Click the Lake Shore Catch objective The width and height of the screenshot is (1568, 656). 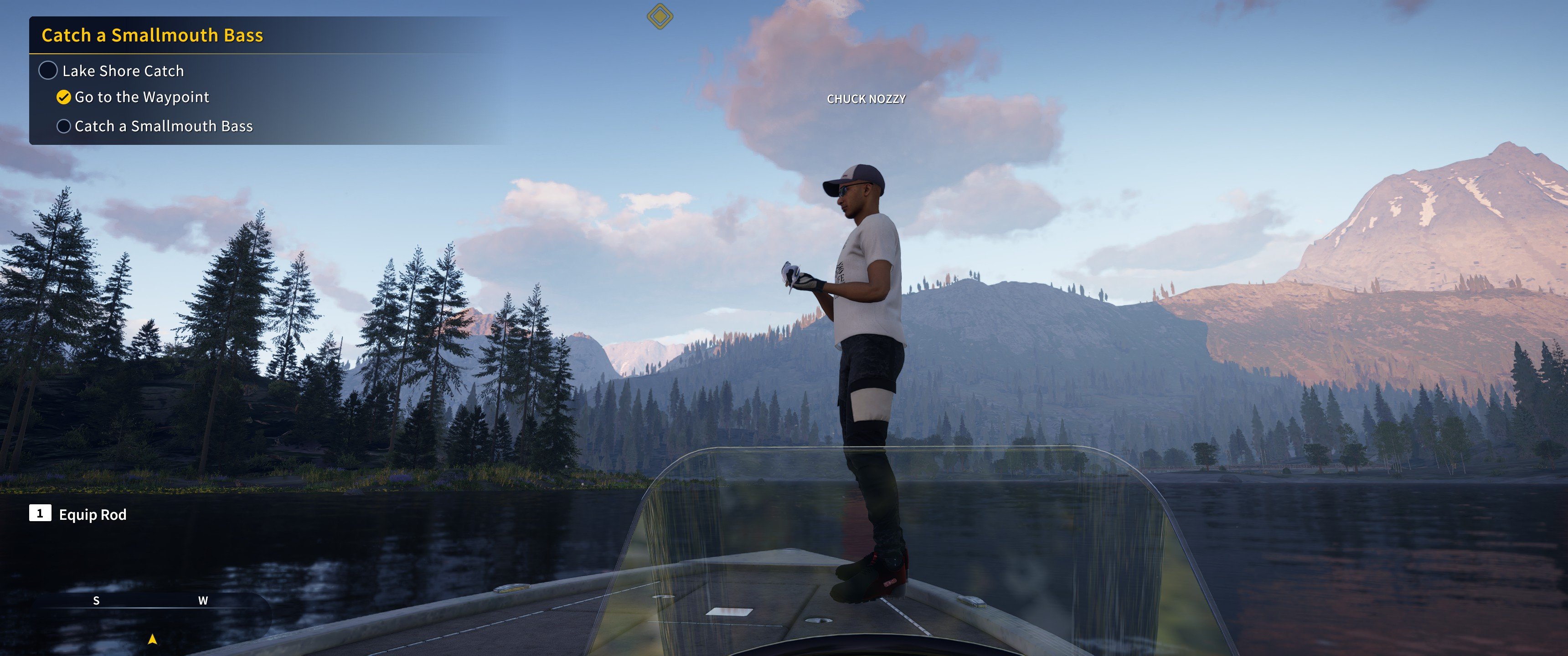point(122,71)
